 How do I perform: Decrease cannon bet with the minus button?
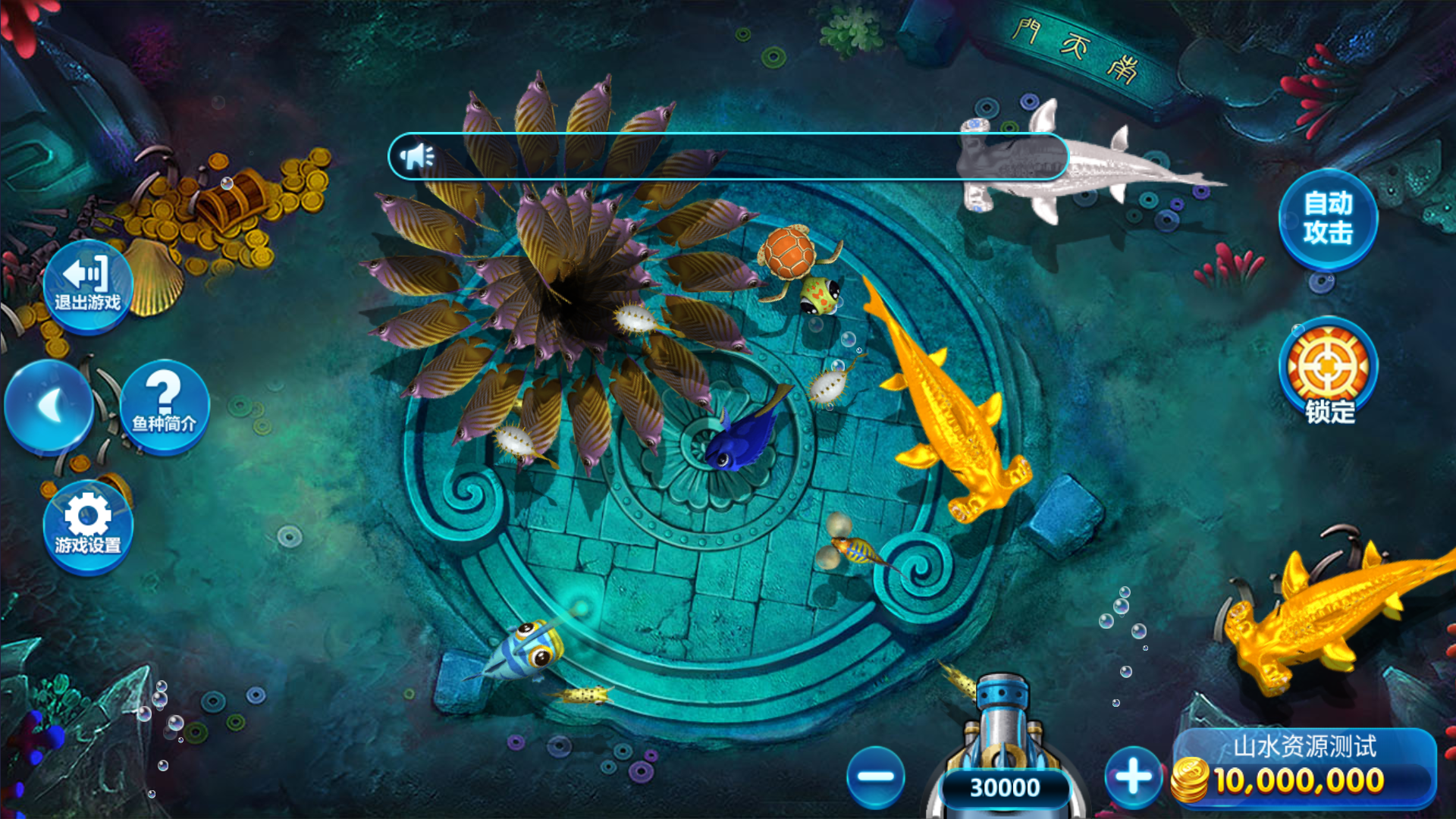coord(875,777)
